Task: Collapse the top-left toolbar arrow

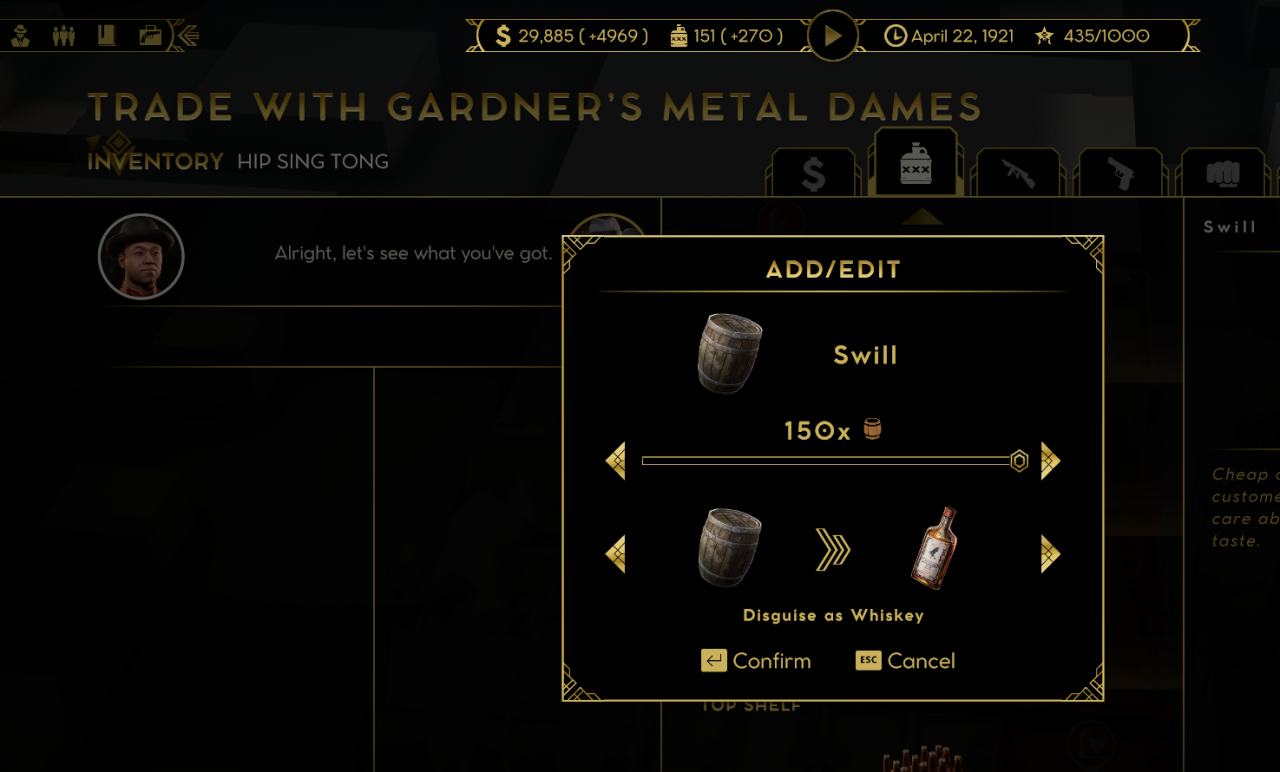Action: pos(186,36)
